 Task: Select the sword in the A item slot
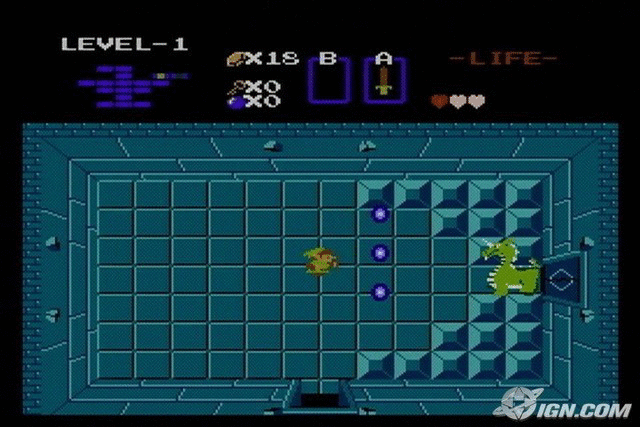pyautogui.click(x=383, y=80)
